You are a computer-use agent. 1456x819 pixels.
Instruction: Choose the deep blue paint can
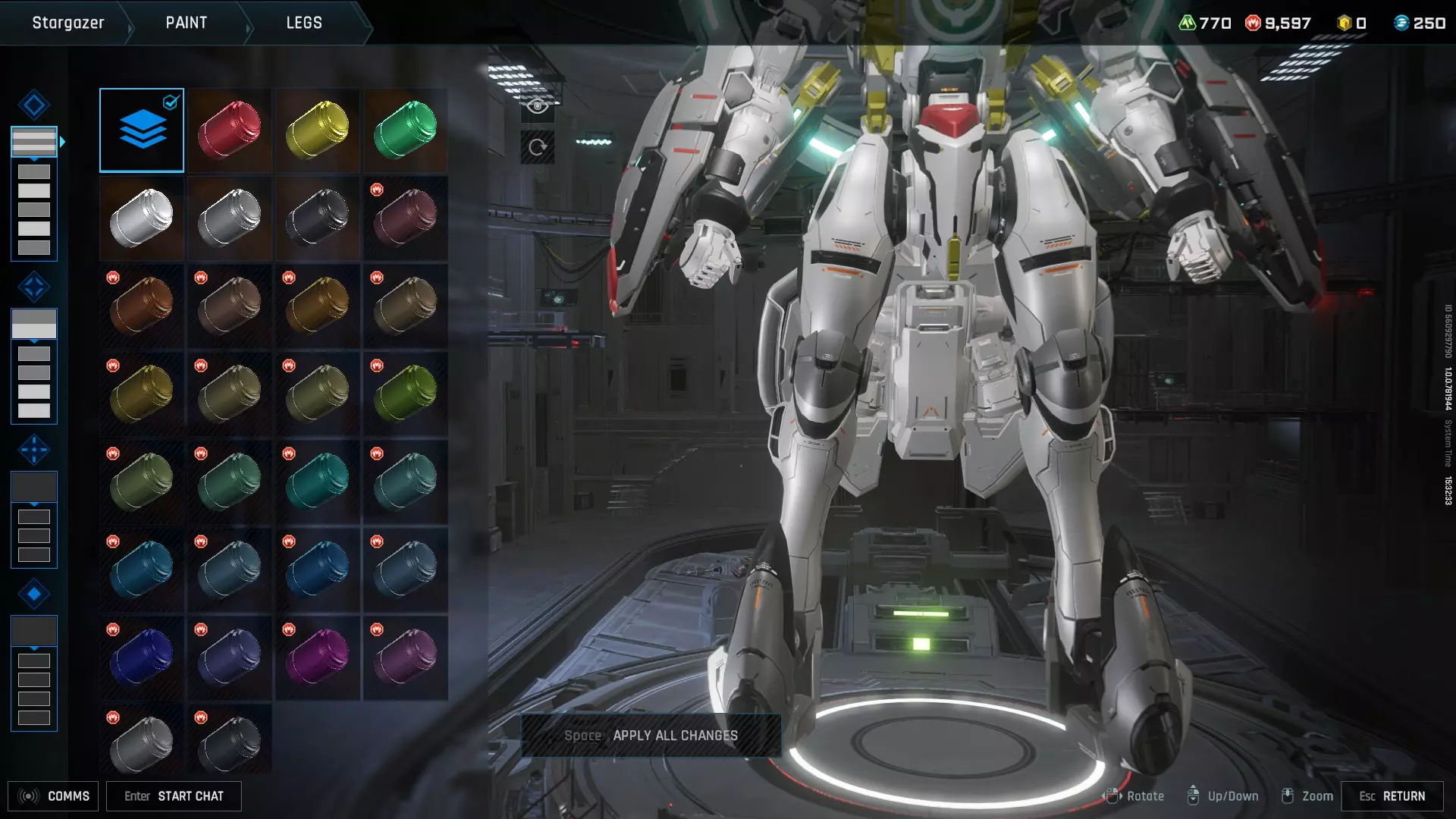point(142,658)
